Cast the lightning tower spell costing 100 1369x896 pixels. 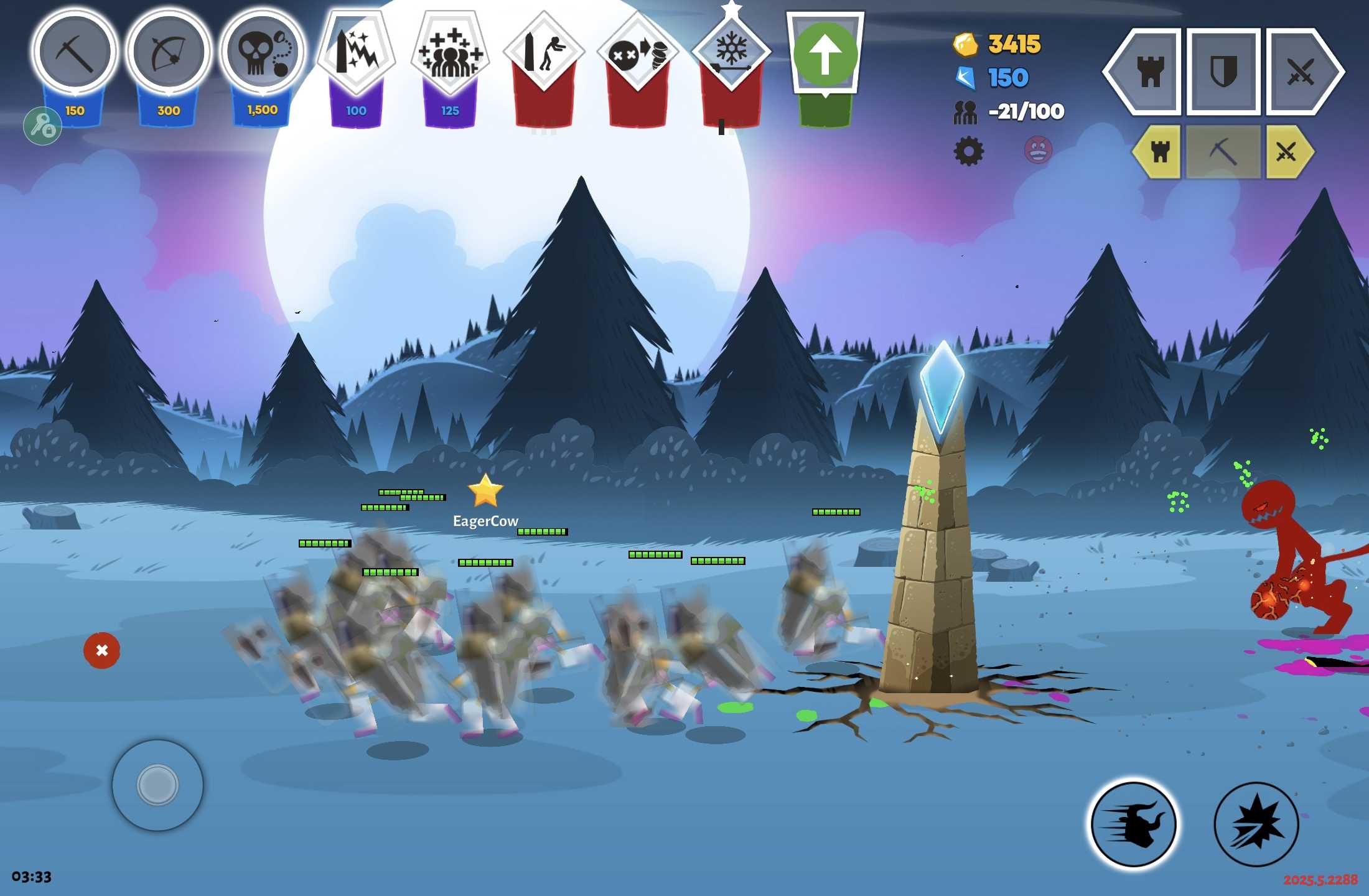356,53
